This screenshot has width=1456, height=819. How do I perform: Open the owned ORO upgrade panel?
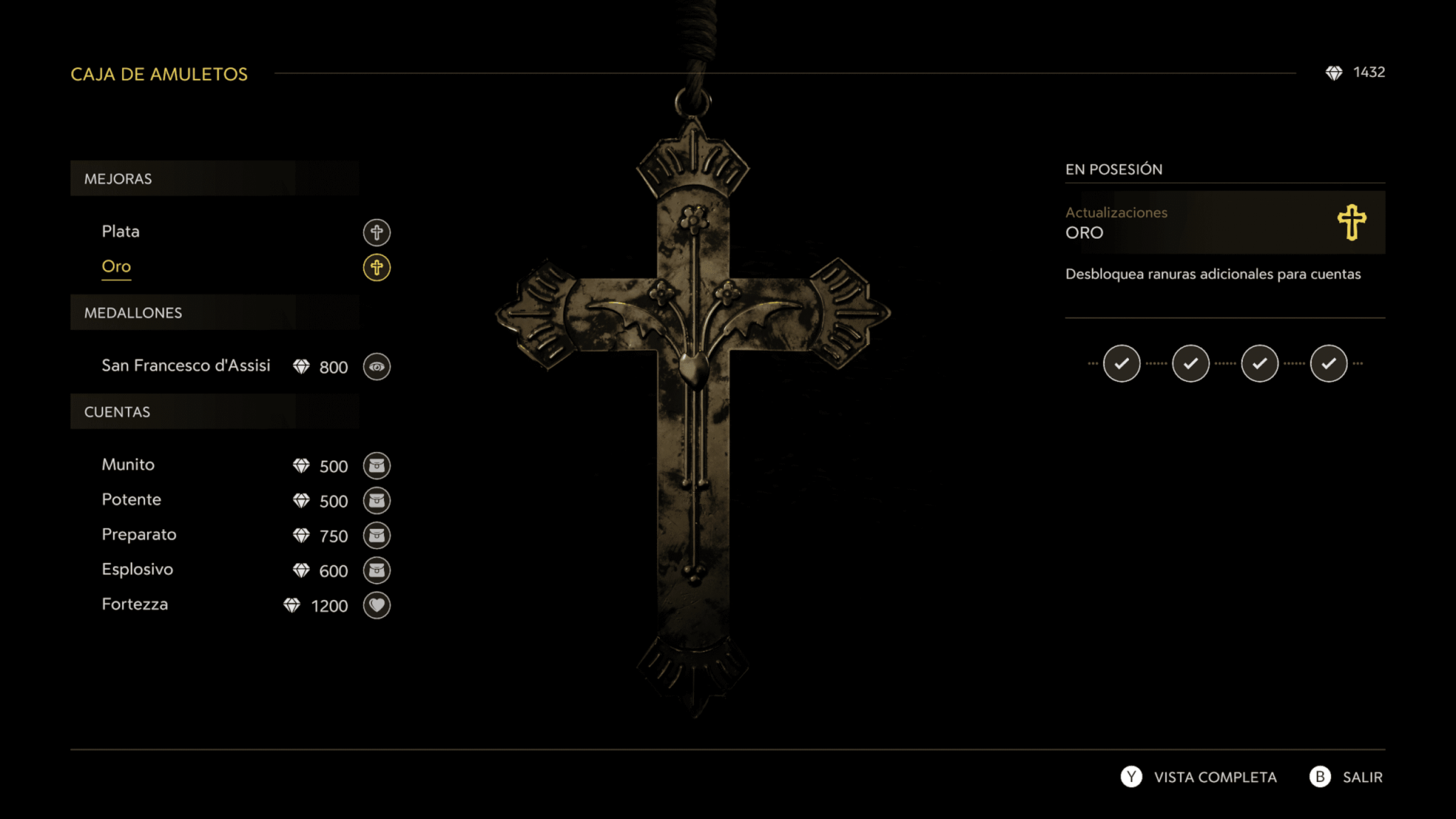[1224, 223]
